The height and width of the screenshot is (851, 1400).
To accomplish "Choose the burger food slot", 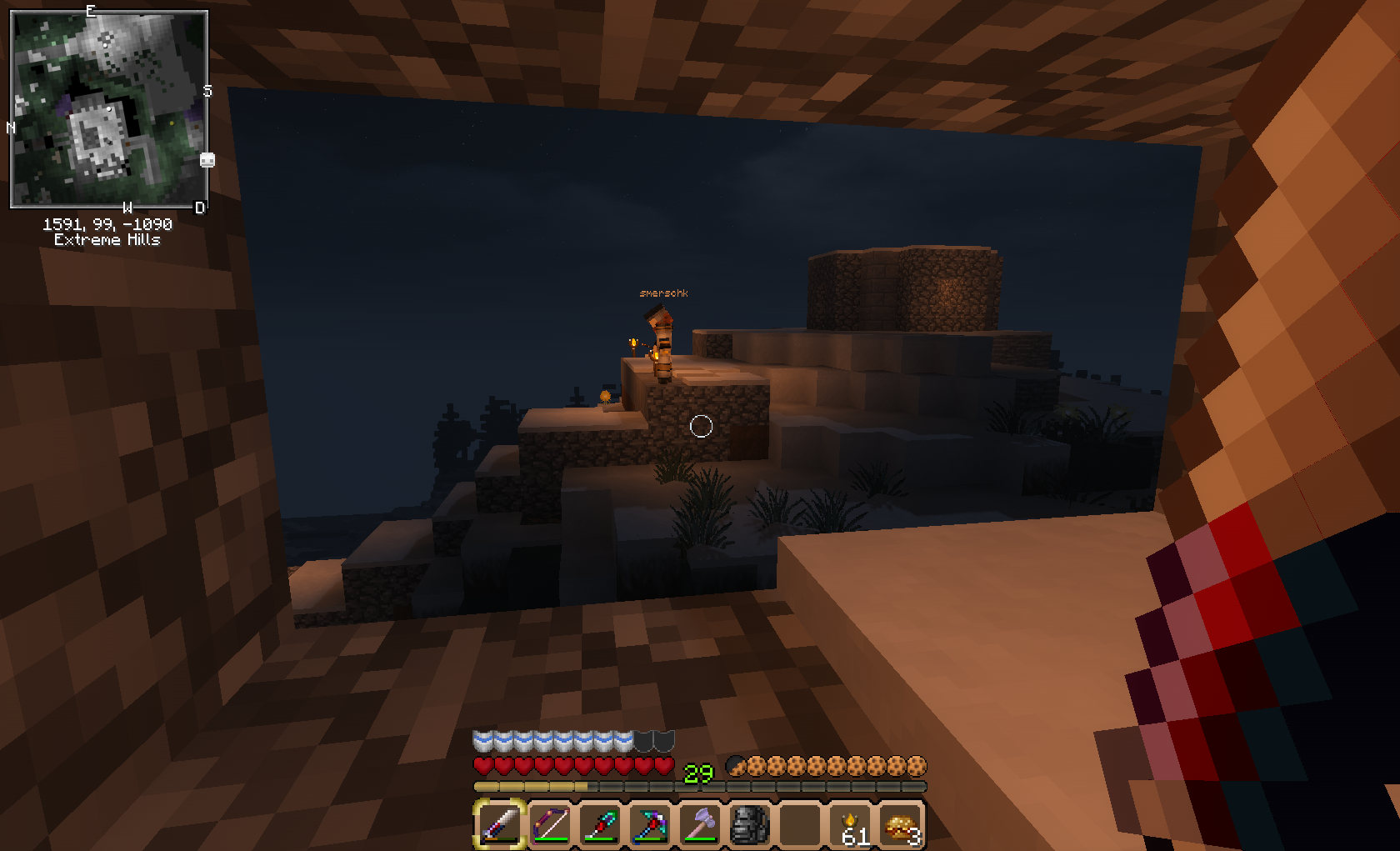I will [902, 824].
